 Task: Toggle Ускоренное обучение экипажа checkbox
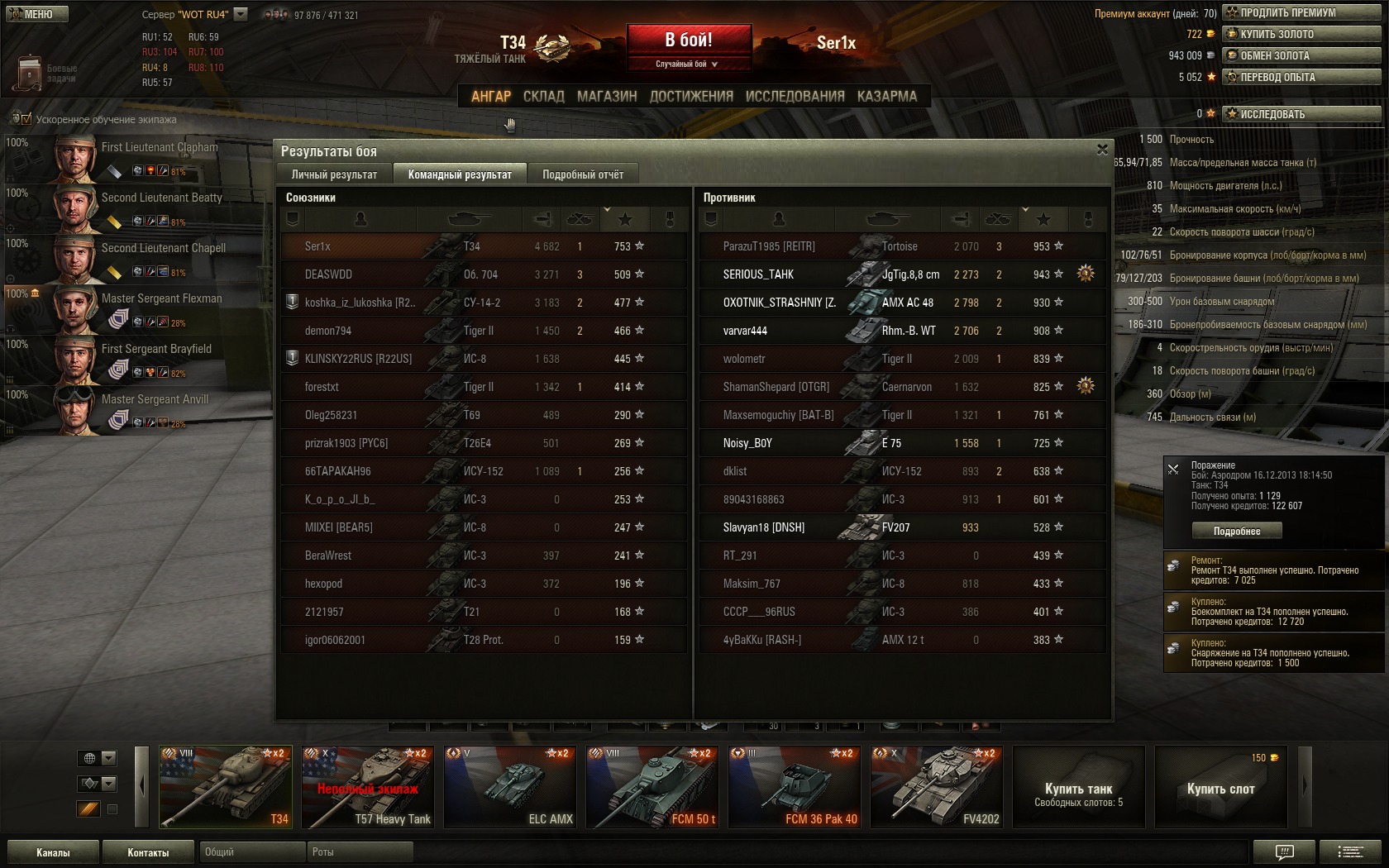[x=26, y=120]
